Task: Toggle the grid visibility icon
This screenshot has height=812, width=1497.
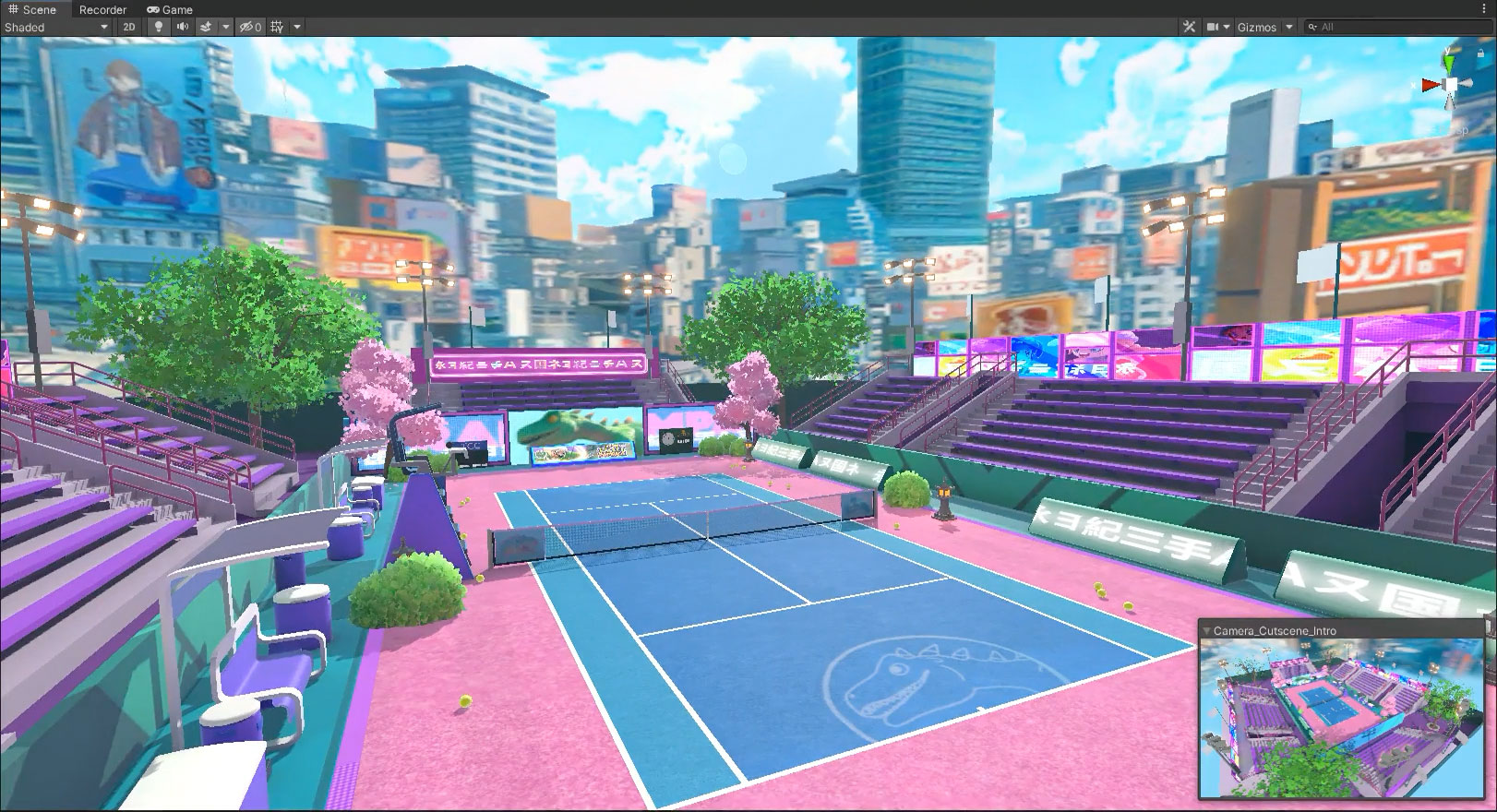Action: 278,27
